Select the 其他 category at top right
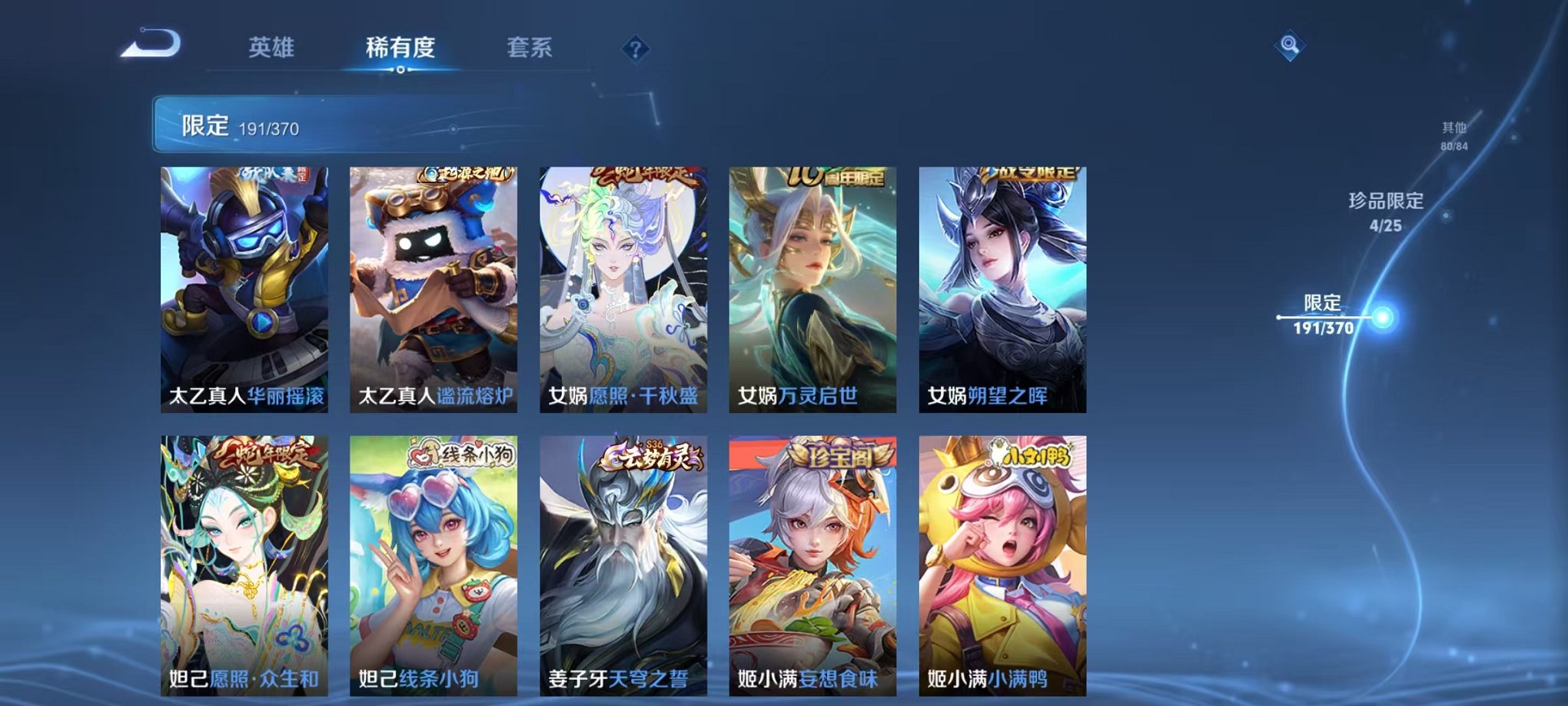Image resolution: width=1568 pixels, height=706 pixels. click(x=1454, y=132)
